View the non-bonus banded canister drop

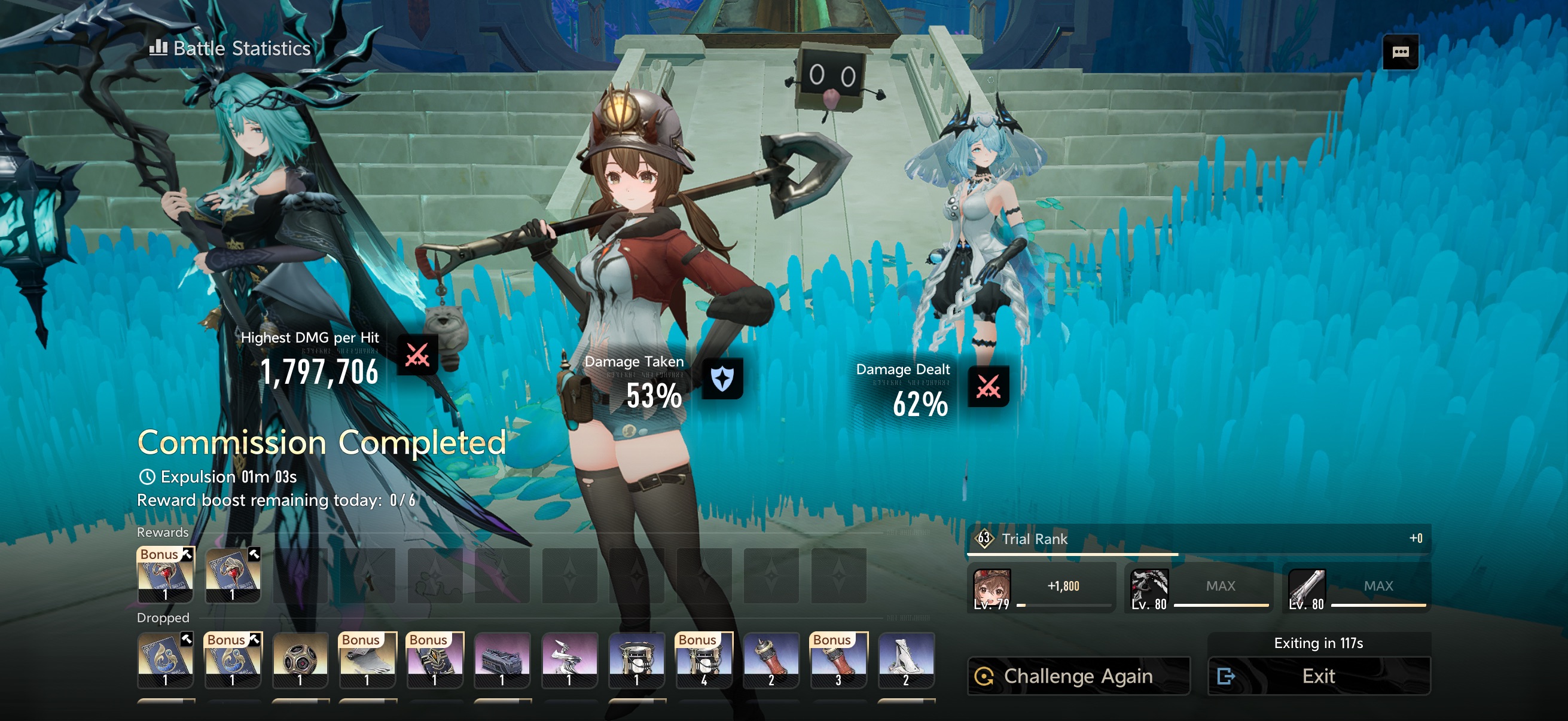click(x=636, y=660)
